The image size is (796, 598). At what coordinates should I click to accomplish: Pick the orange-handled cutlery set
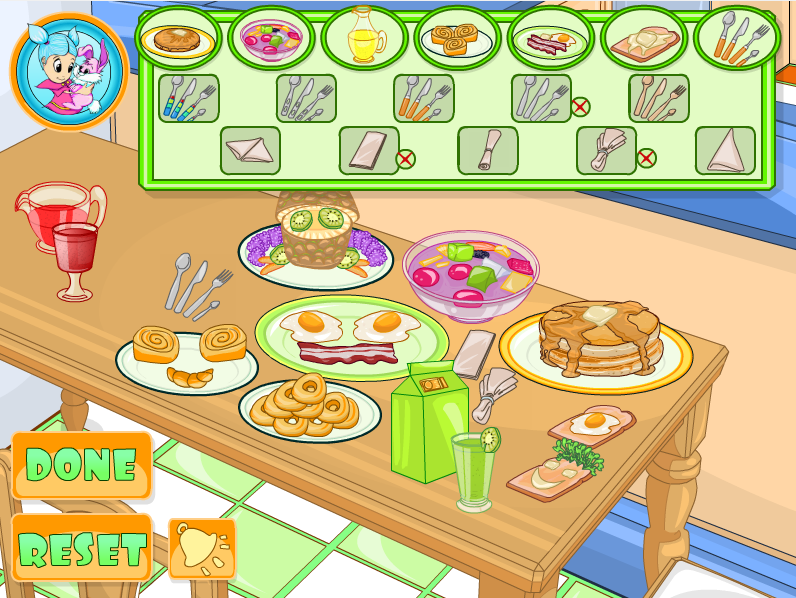(423, 98)
